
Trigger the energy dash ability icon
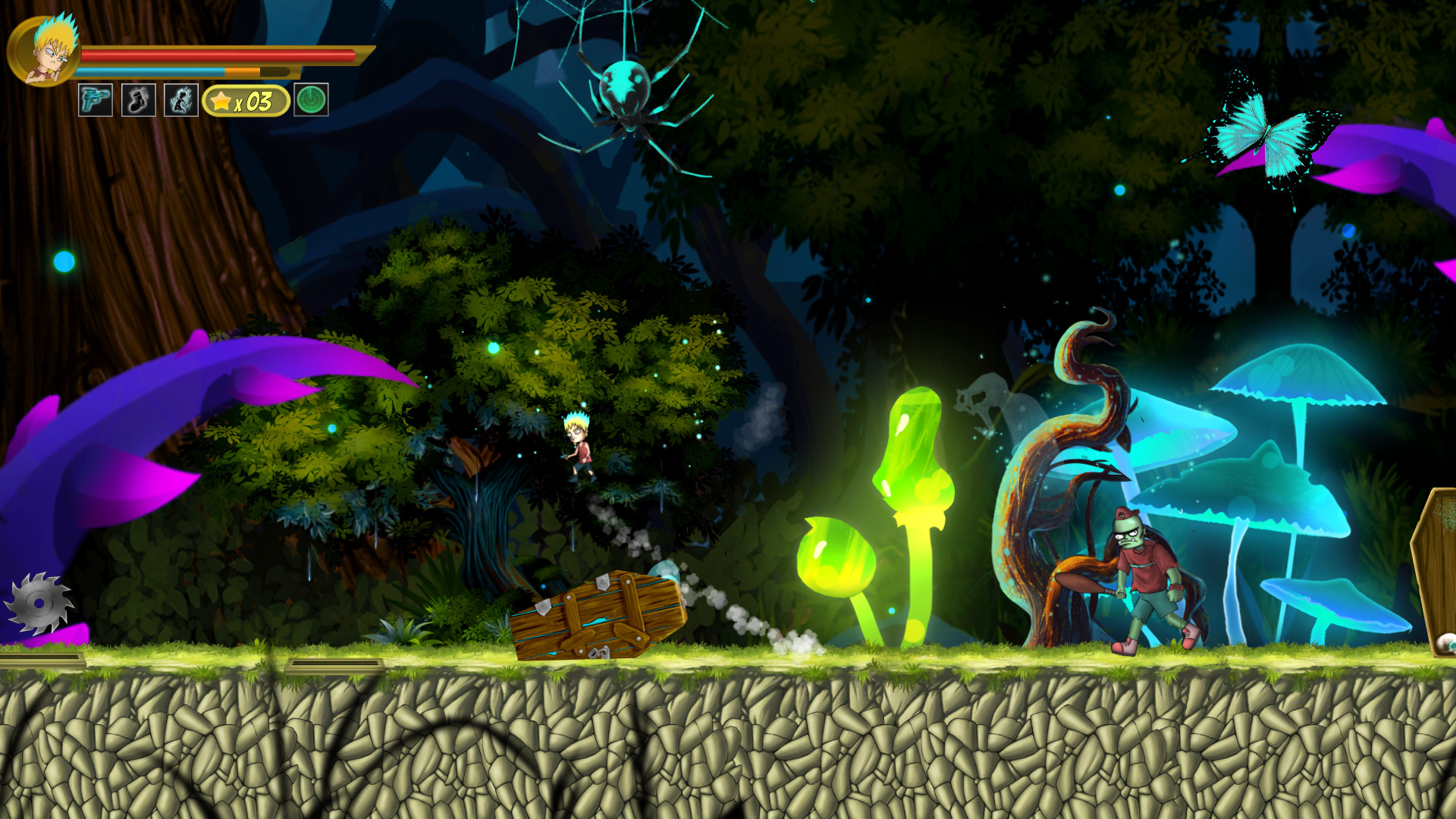pyautogui.click(x=181, y=99)
